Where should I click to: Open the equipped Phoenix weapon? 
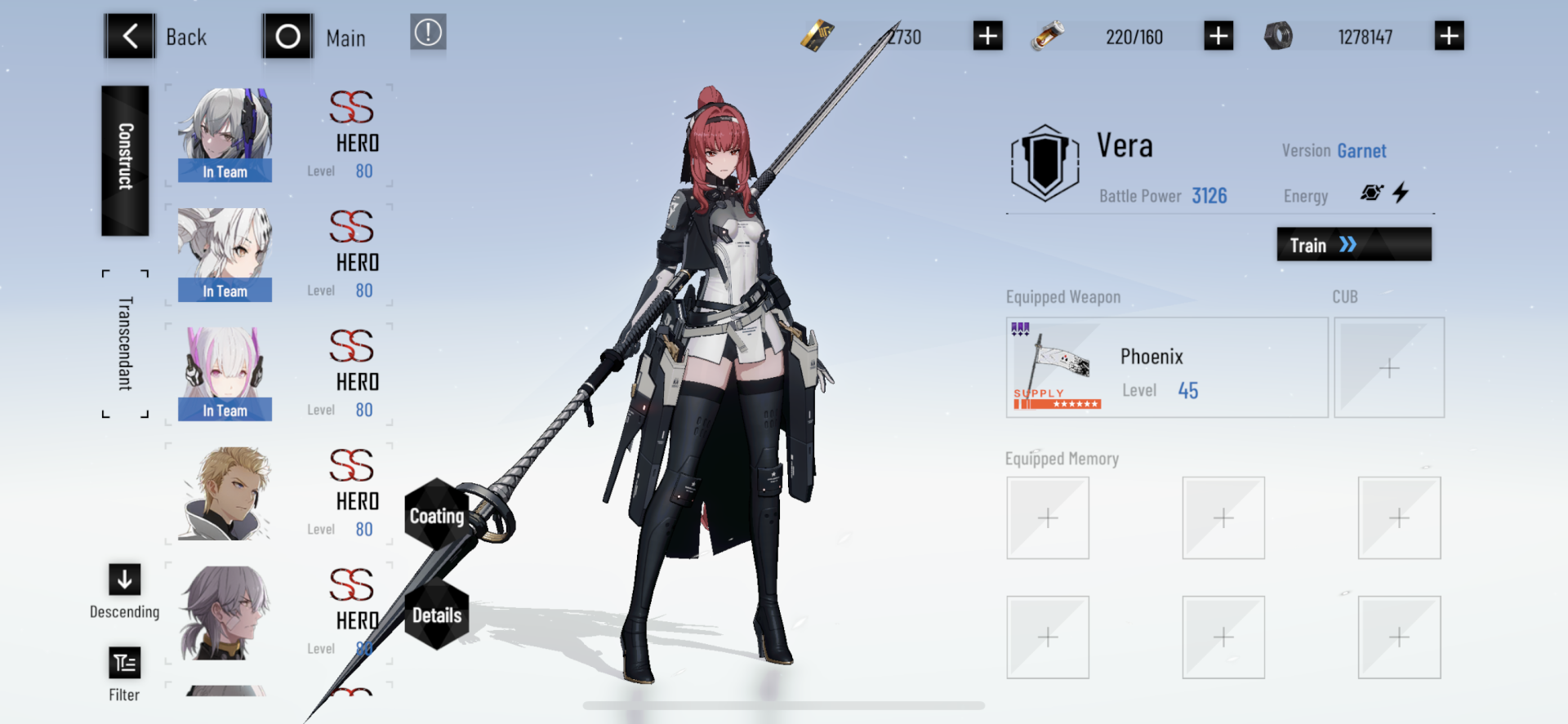coord(1166,367)
